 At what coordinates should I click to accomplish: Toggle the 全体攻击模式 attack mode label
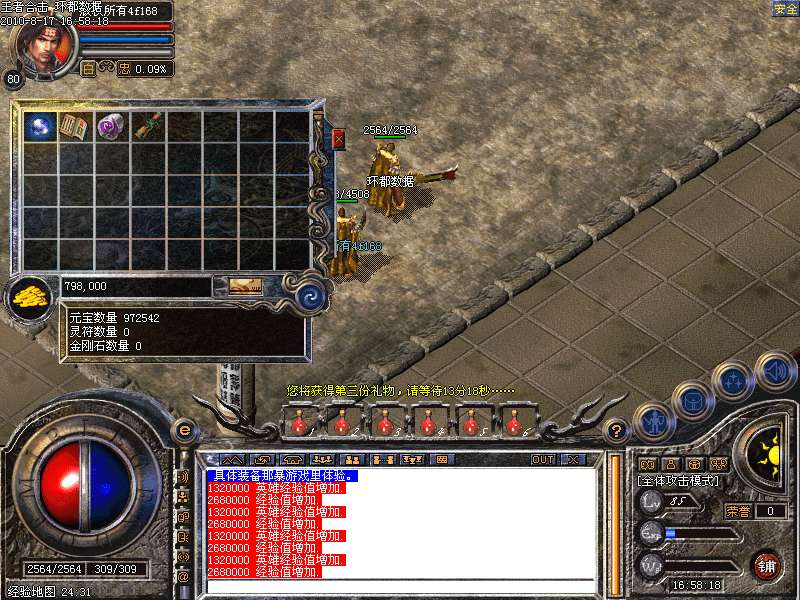[678, 481]
